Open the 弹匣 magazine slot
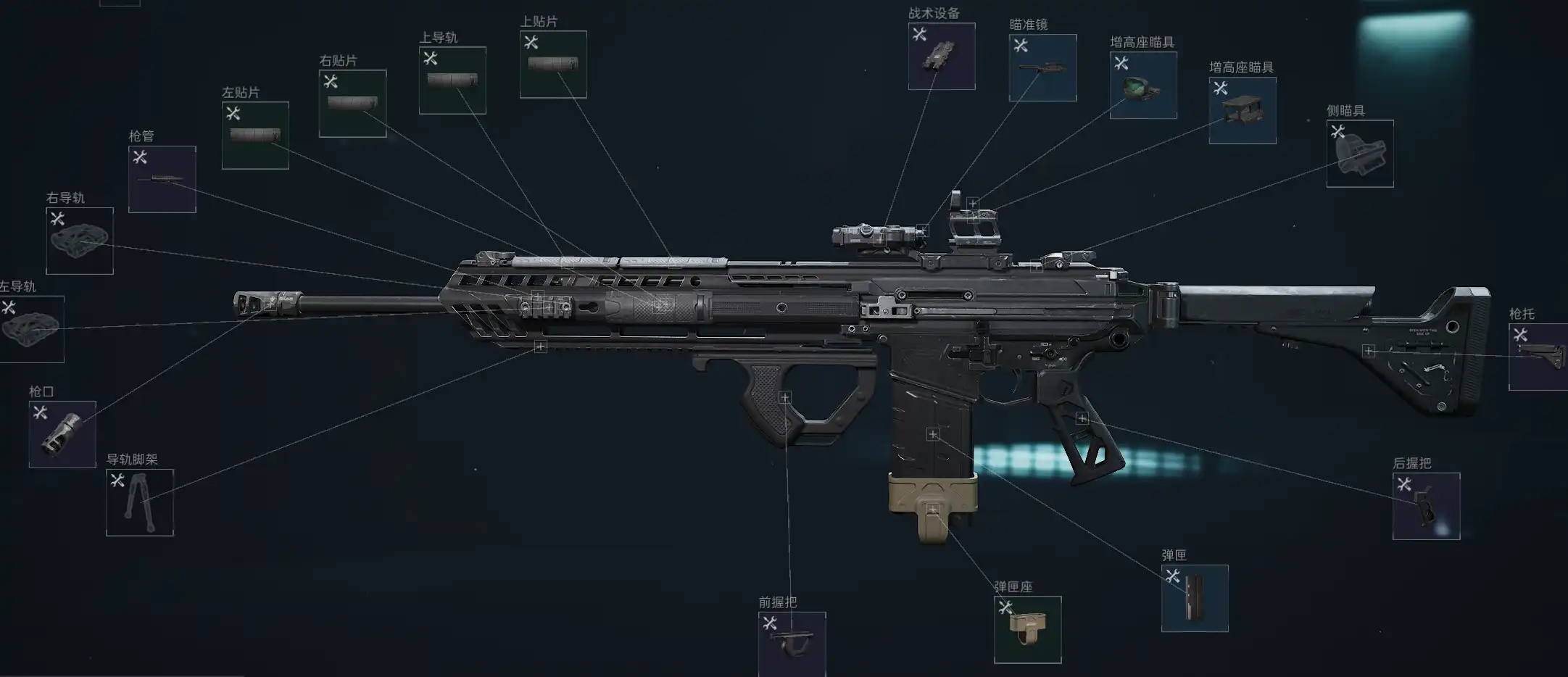This screenshot has width=1568, height=677. coord(1195,599)
